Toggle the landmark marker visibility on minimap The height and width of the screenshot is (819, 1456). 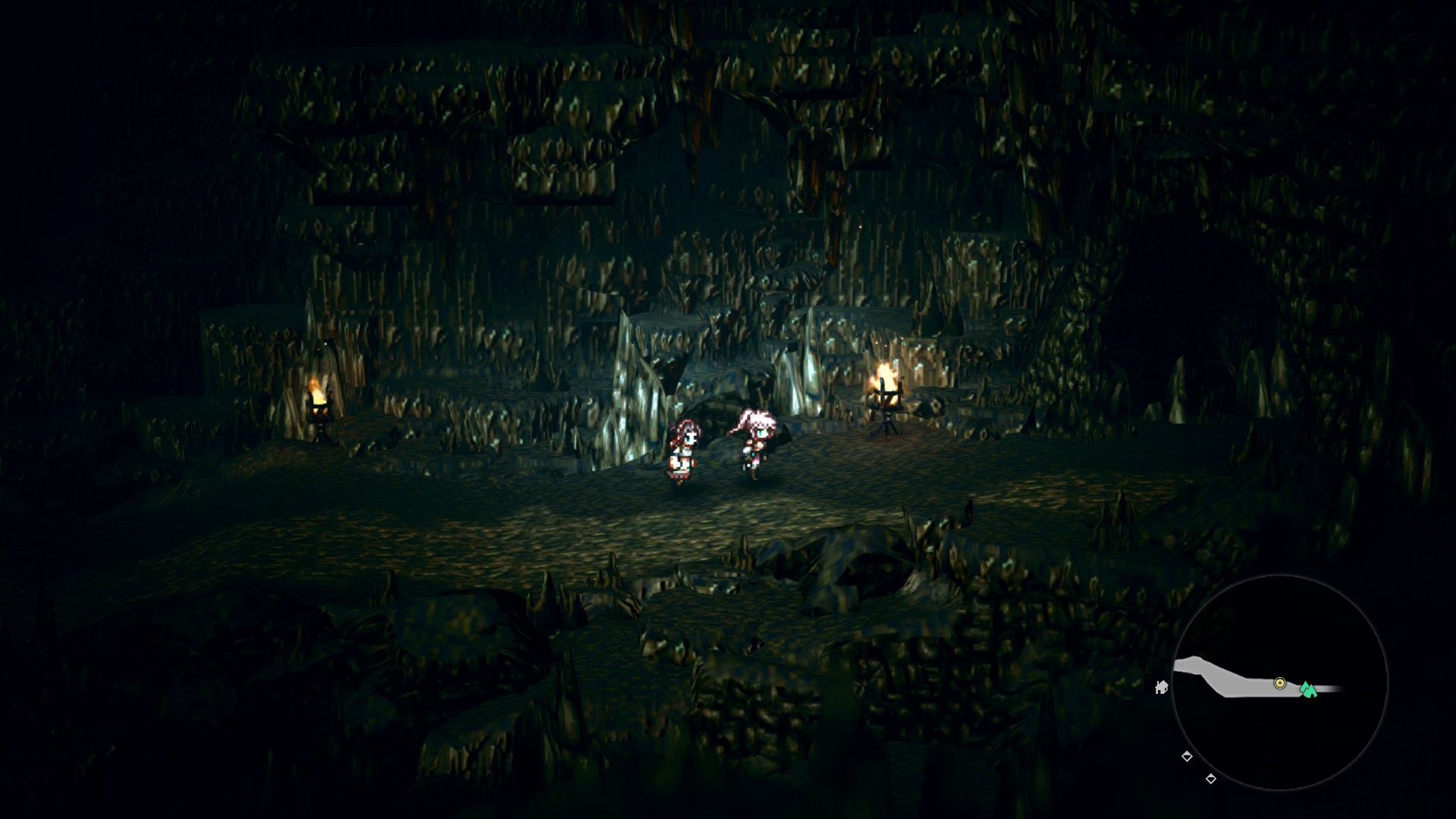pyautogui.click(x=1309, y=691)
